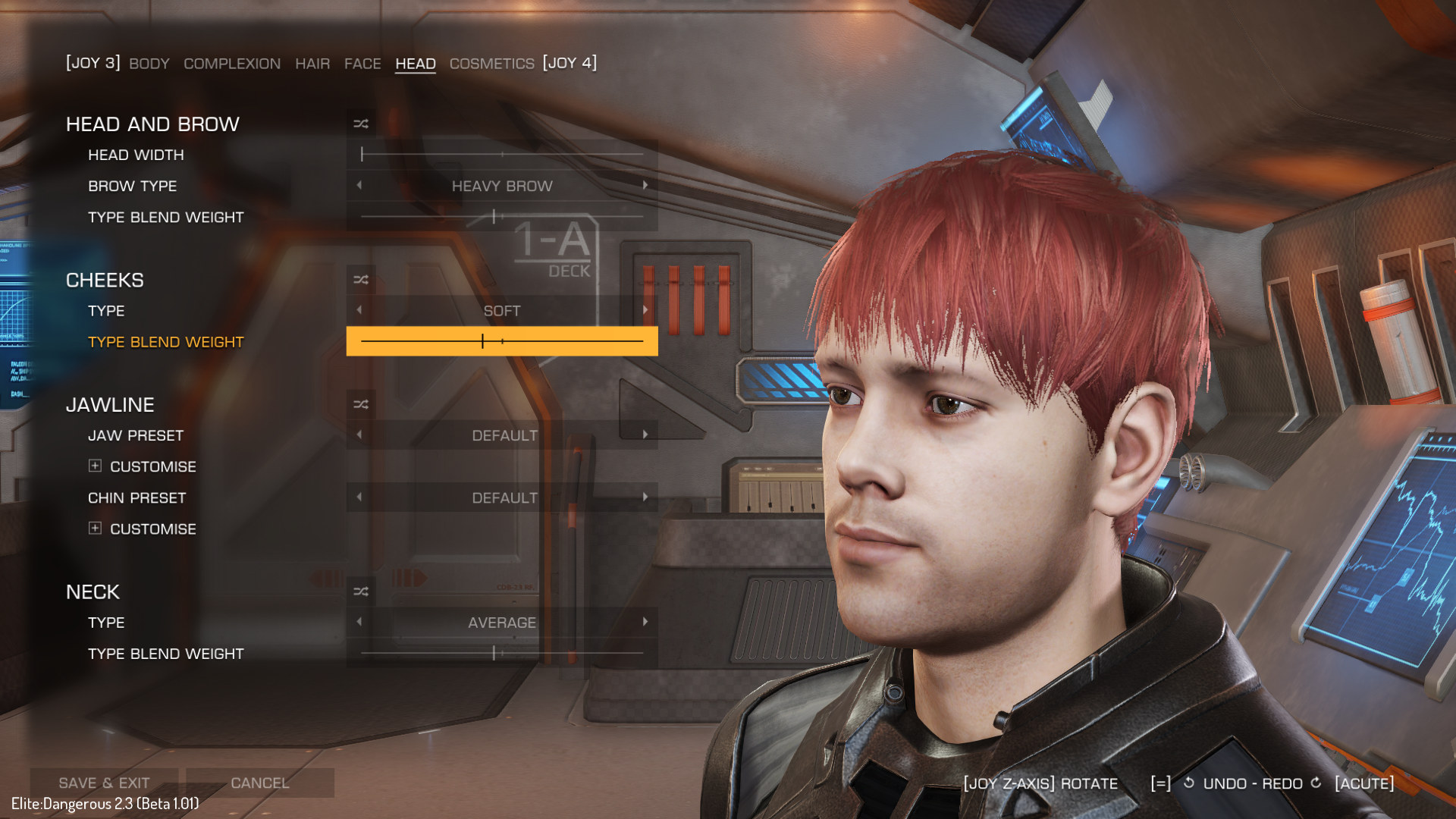Expand Customise under Jaw Preset
The width and height of the screenshot is (1456, 819).
(x=95, y=466)
